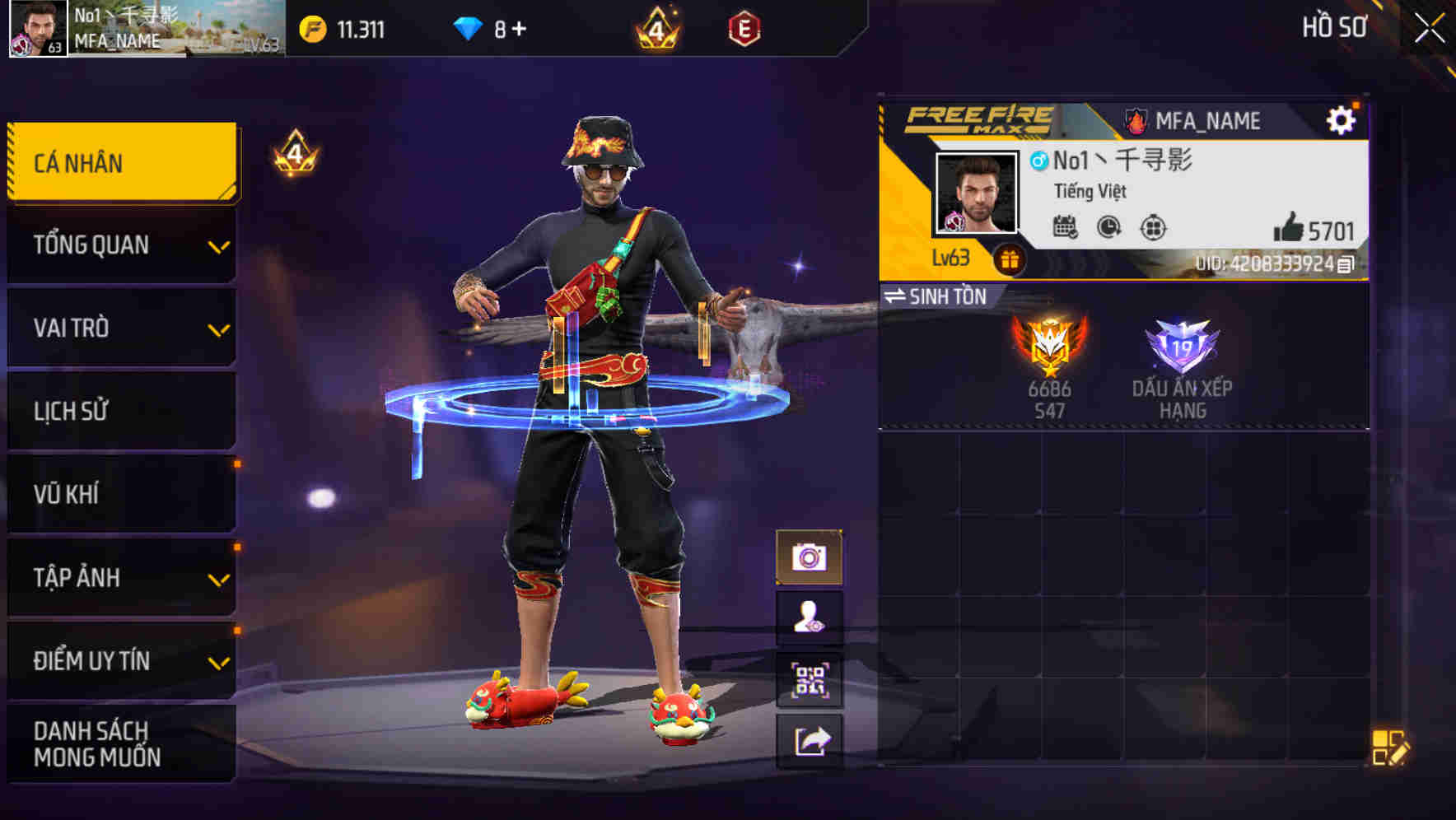Open the QR code scanner

pos(810,680)
